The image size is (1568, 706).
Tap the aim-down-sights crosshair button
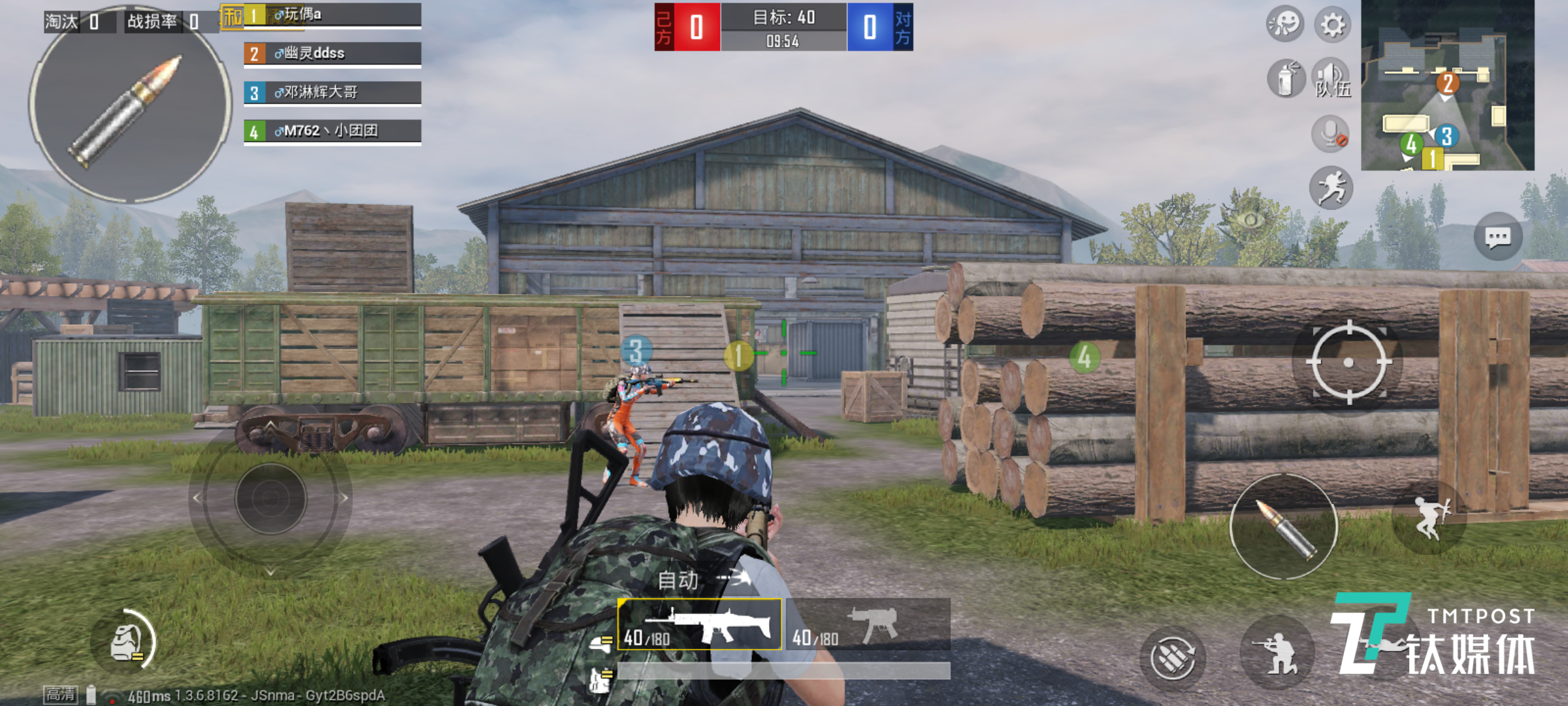click(1348, 362)
